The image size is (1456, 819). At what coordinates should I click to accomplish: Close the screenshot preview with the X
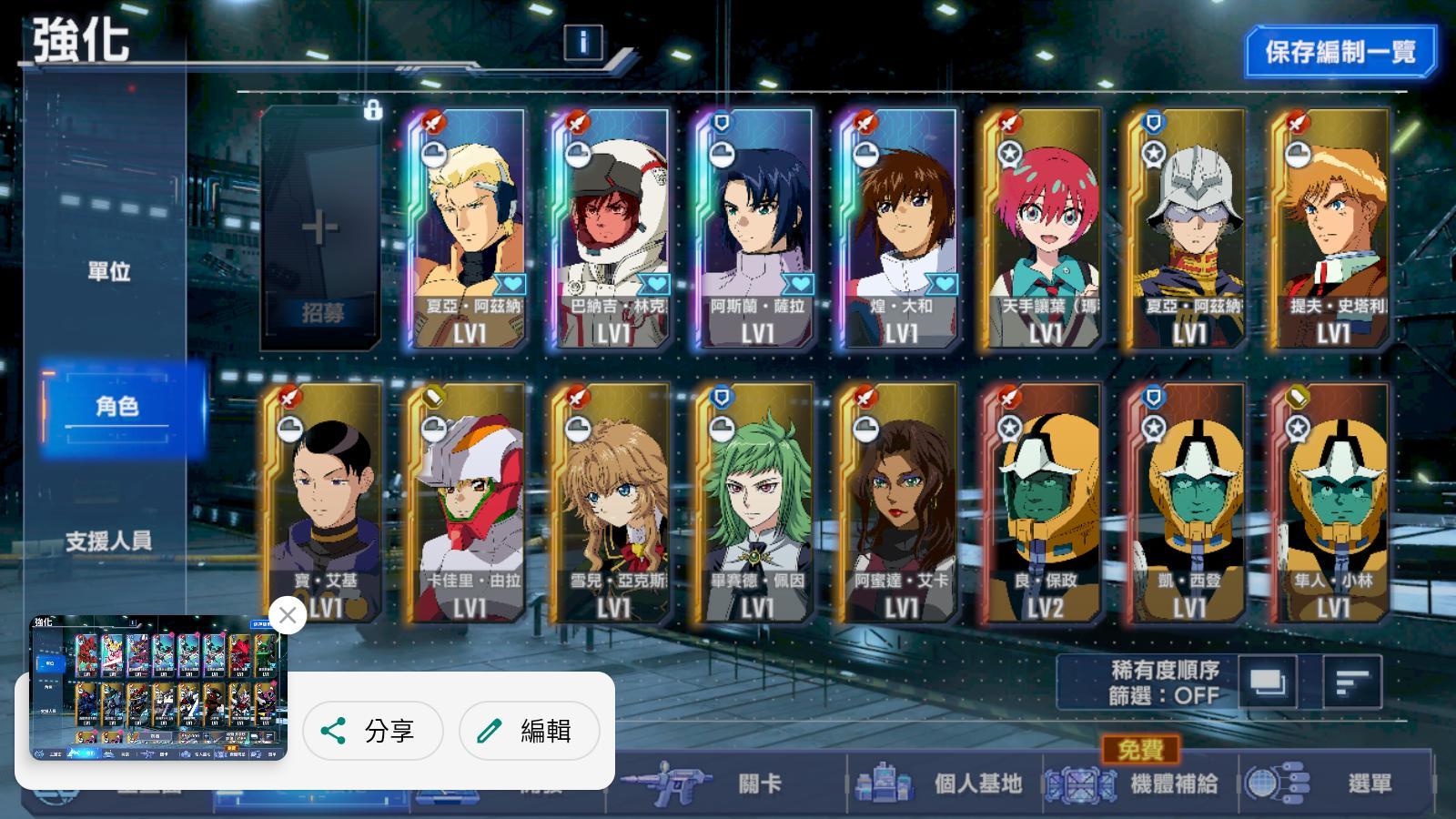[288, 617]
